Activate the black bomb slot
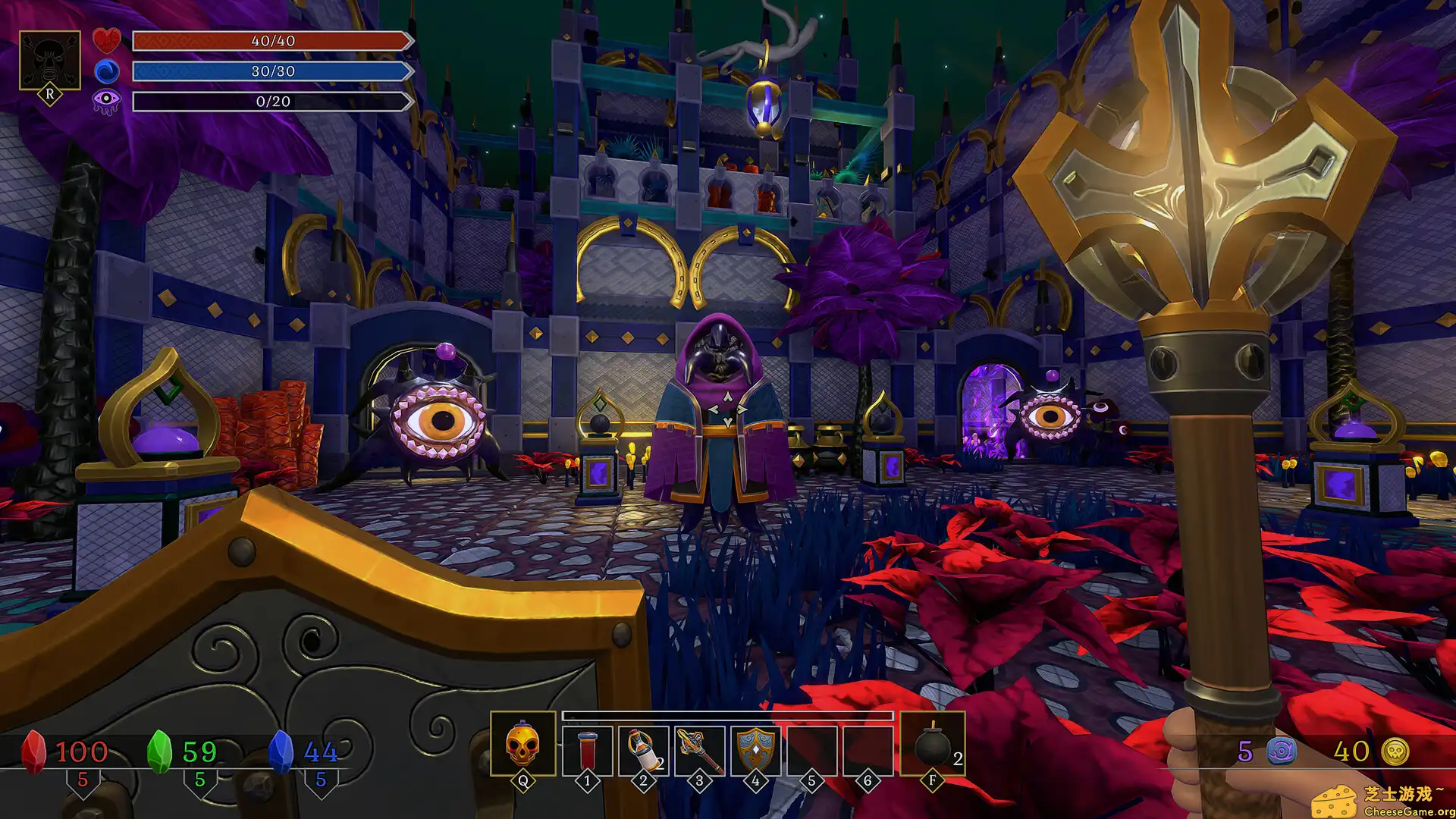This screenshot has height=819, width=1456. tap(933, 746)
